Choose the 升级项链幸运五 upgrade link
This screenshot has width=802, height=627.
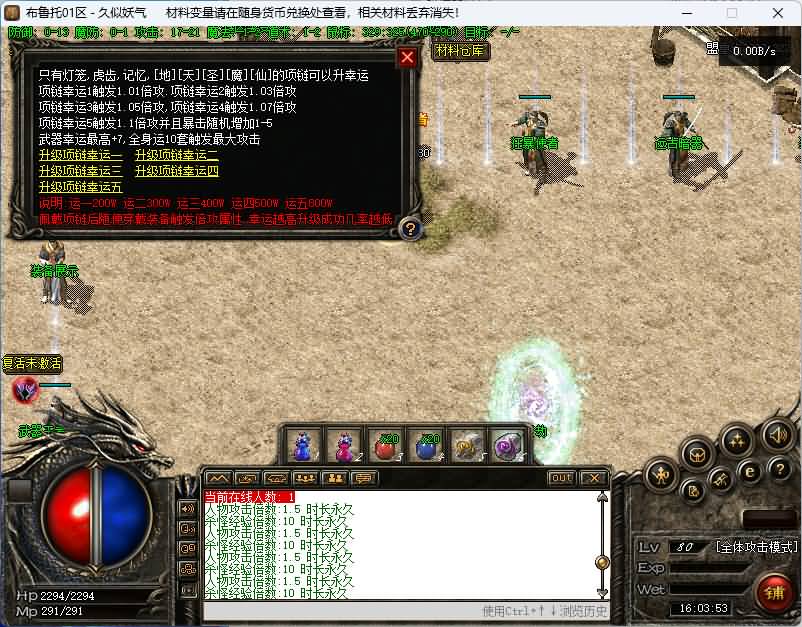click(81, 187)
